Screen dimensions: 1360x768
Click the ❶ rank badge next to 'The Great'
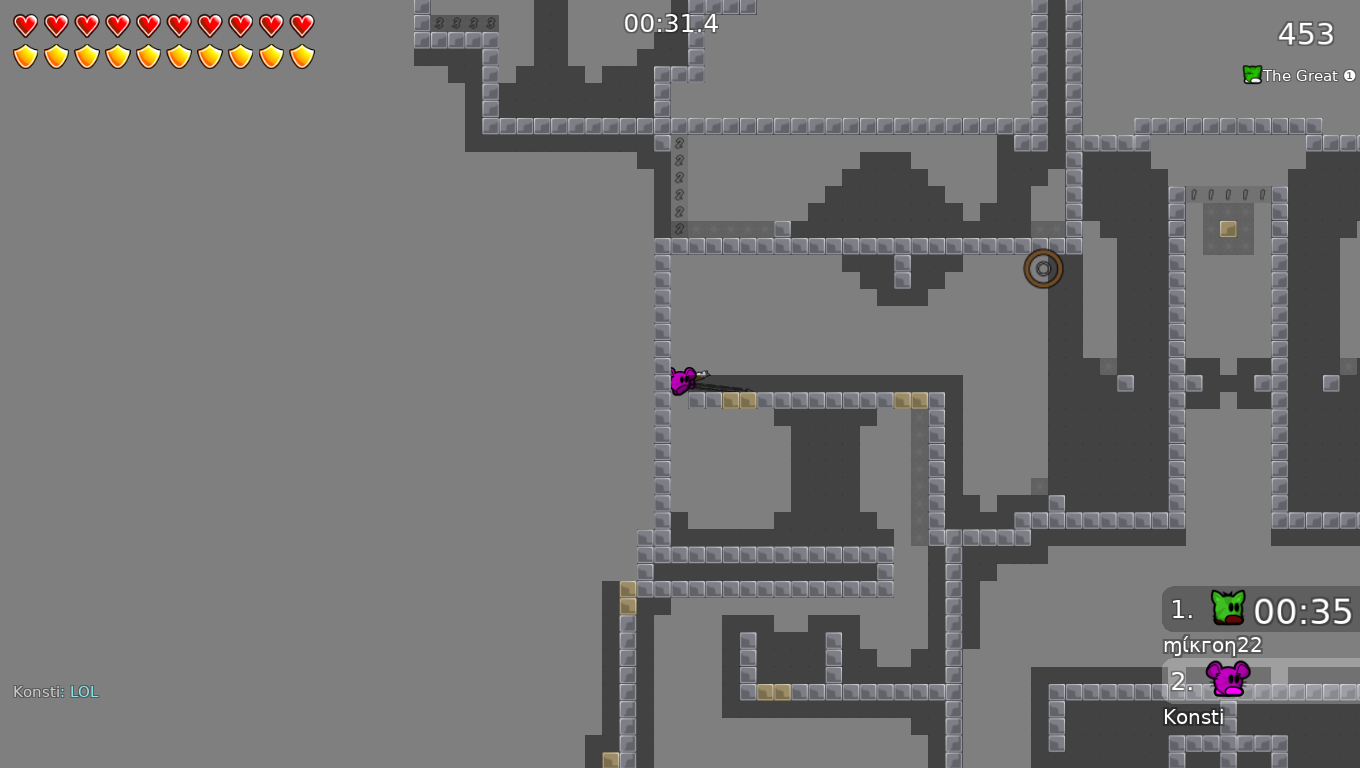[1350, 75]
